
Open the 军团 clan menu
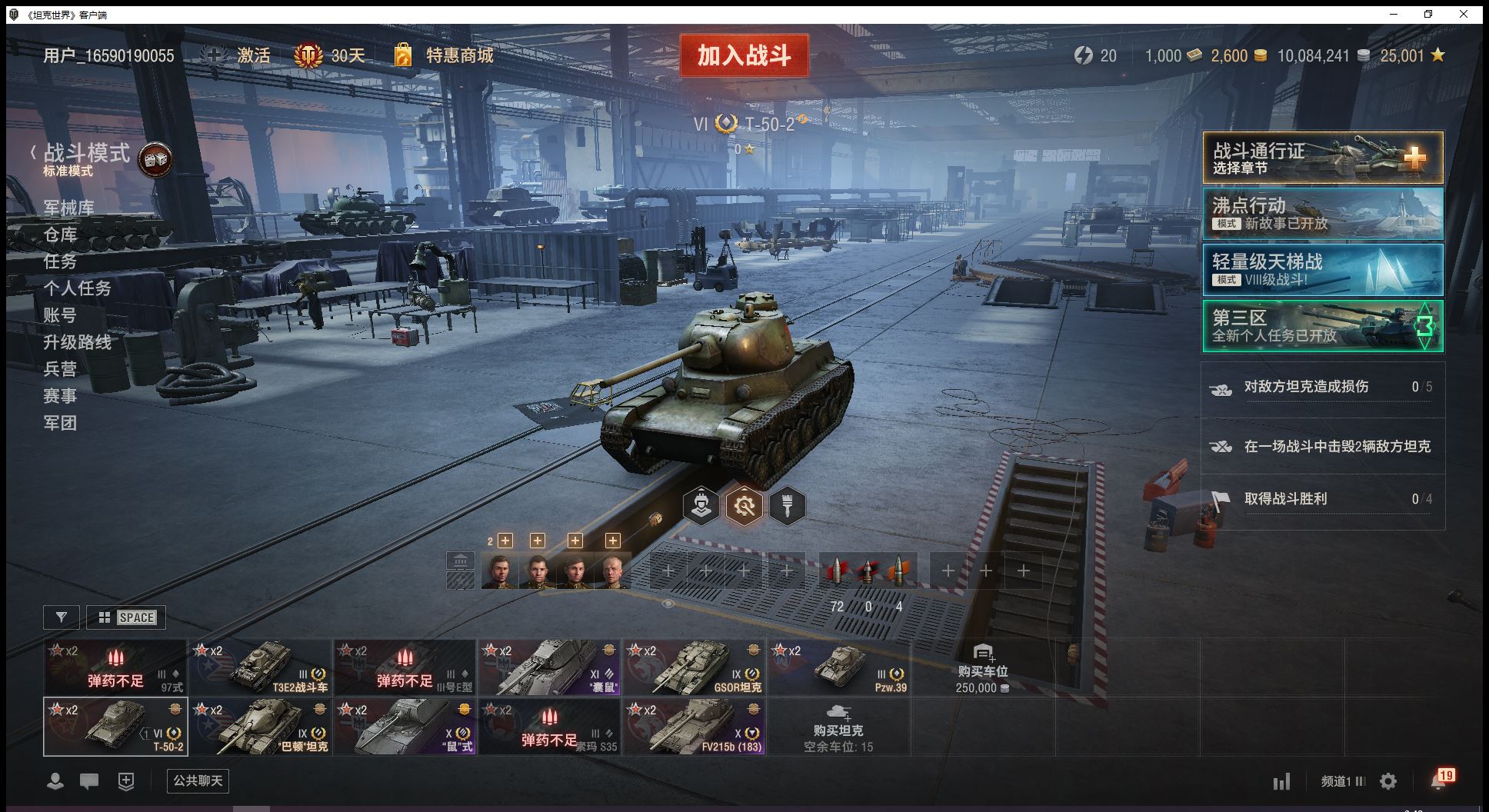(60, 423)
